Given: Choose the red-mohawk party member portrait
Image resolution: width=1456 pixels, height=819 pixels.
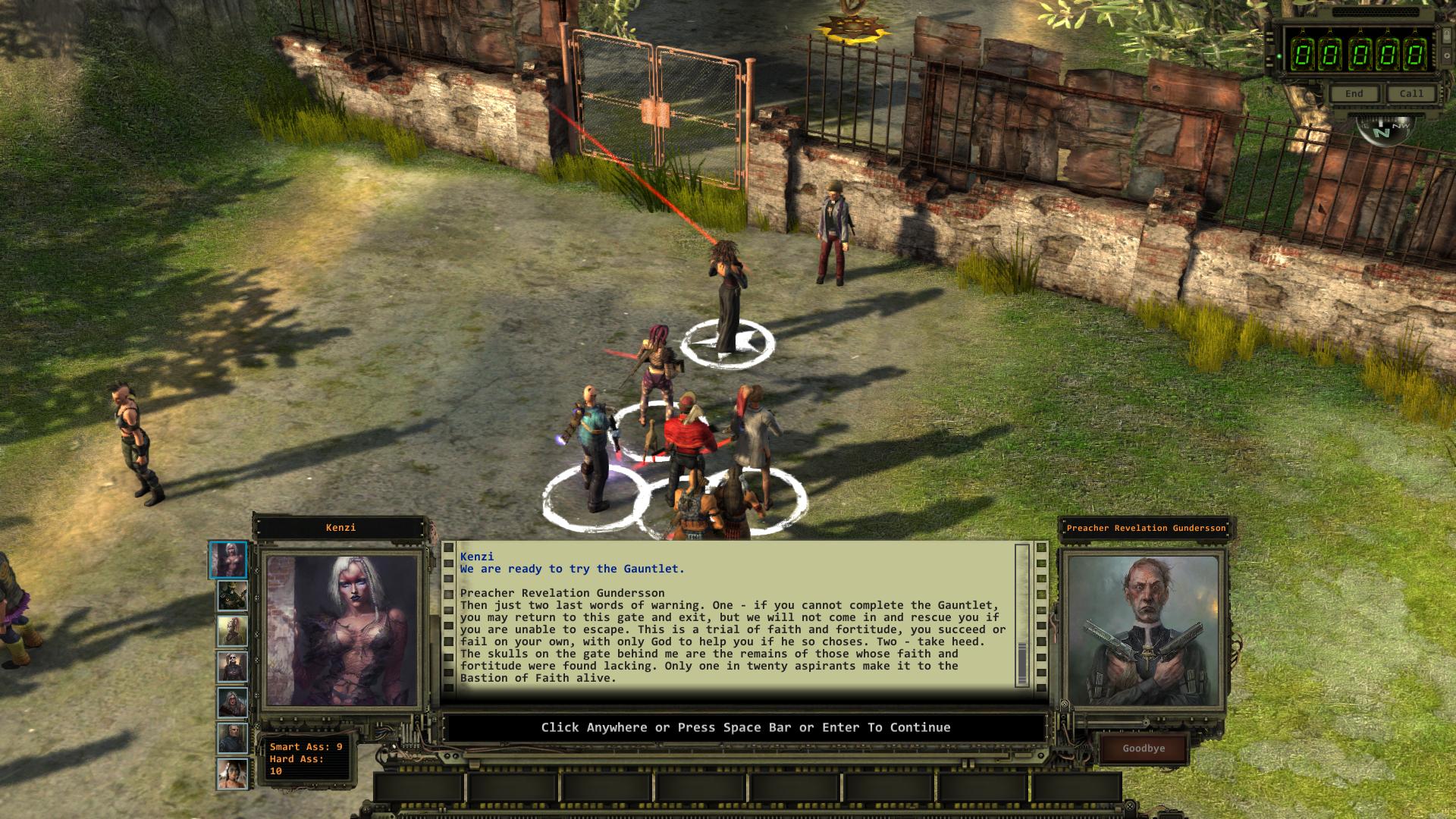Looking at the screenshot, I should point(232,632).
